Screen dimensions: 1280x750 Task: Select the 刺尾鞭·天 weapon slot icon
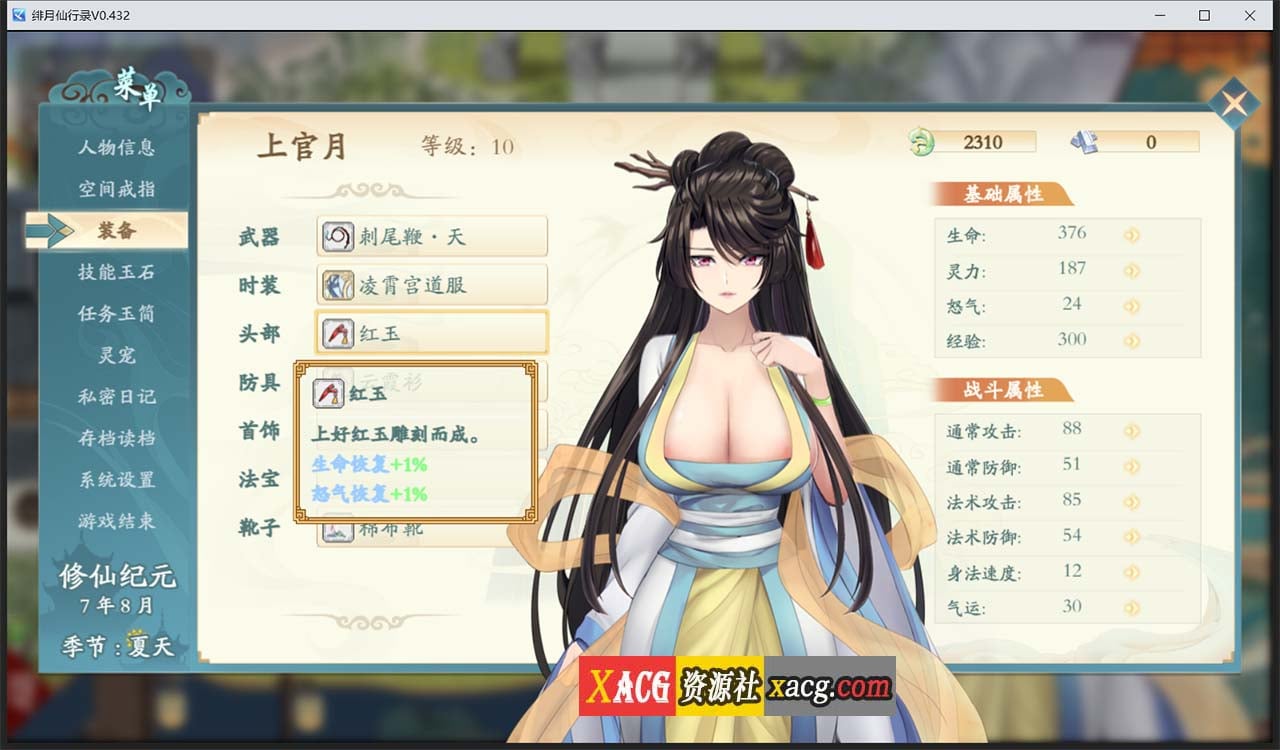(x=336, y=235)
